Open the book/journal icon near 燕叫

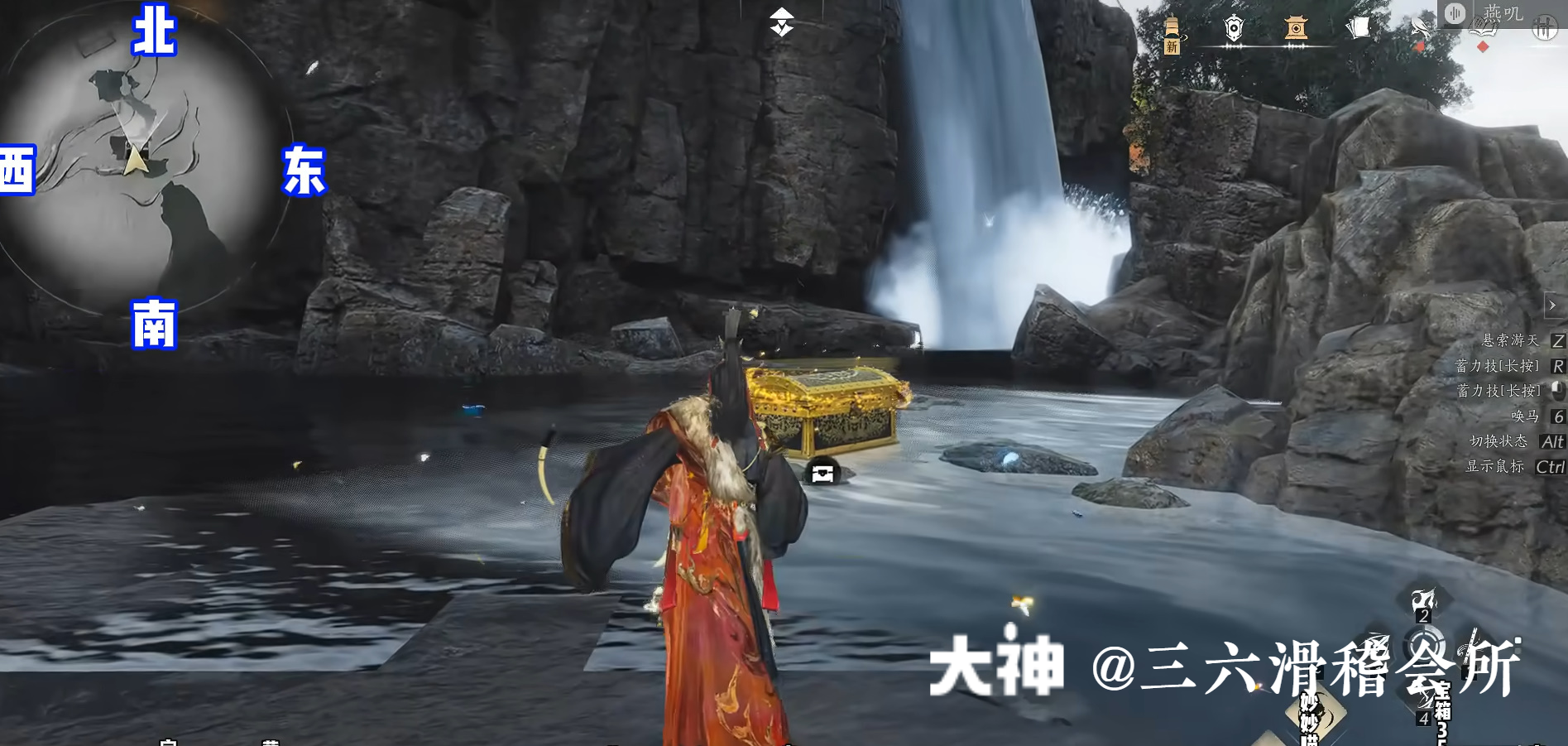point(1484,27)
